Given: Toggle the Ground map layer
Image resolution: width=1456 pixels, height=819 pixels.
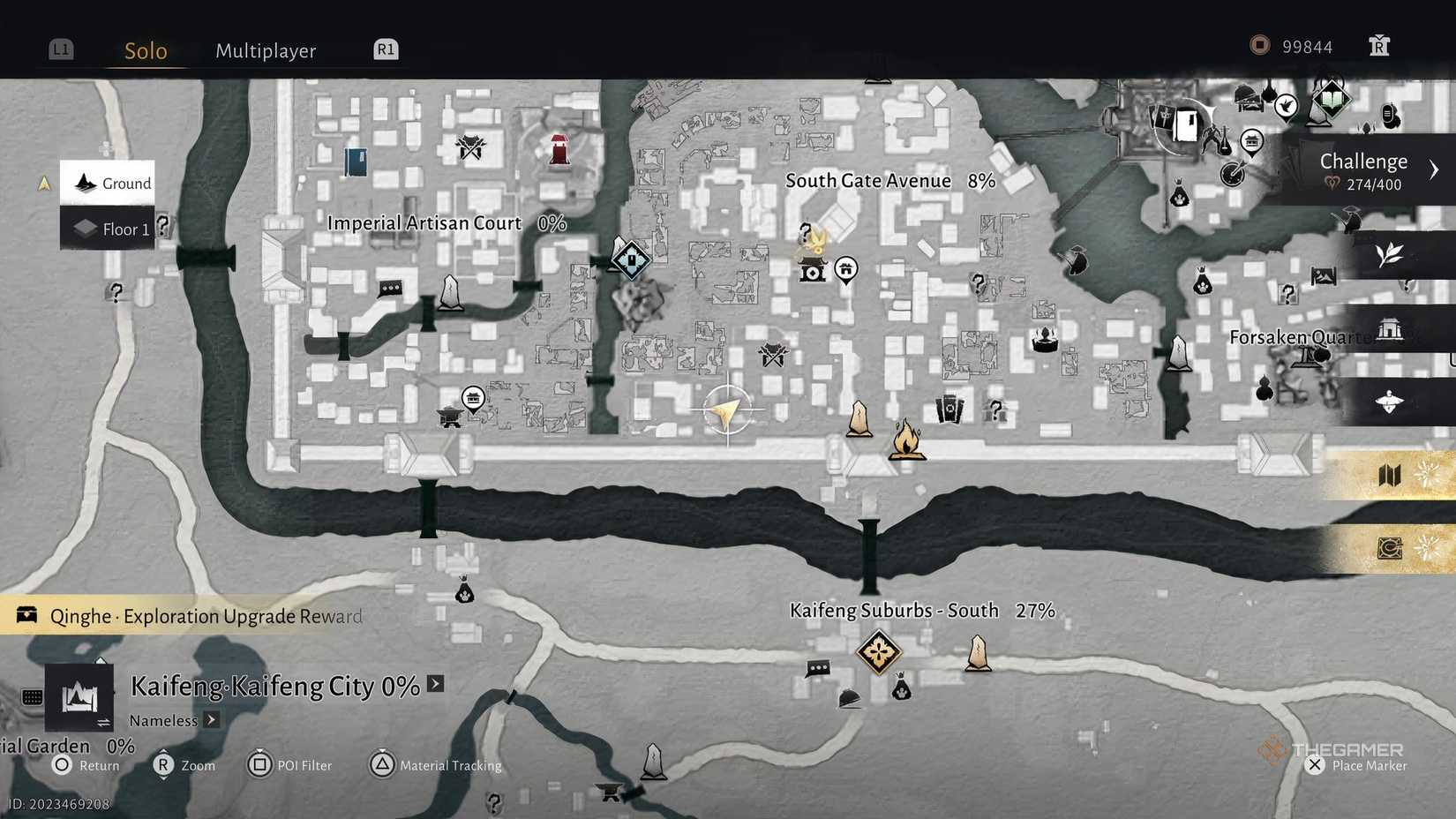Looking at the screenshot, I should coord(106,183).
